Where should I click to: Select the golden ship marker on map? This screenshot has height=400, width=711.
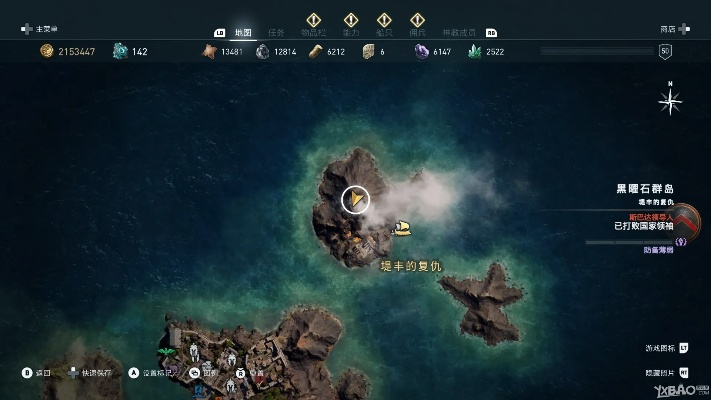tap(403, 230)
